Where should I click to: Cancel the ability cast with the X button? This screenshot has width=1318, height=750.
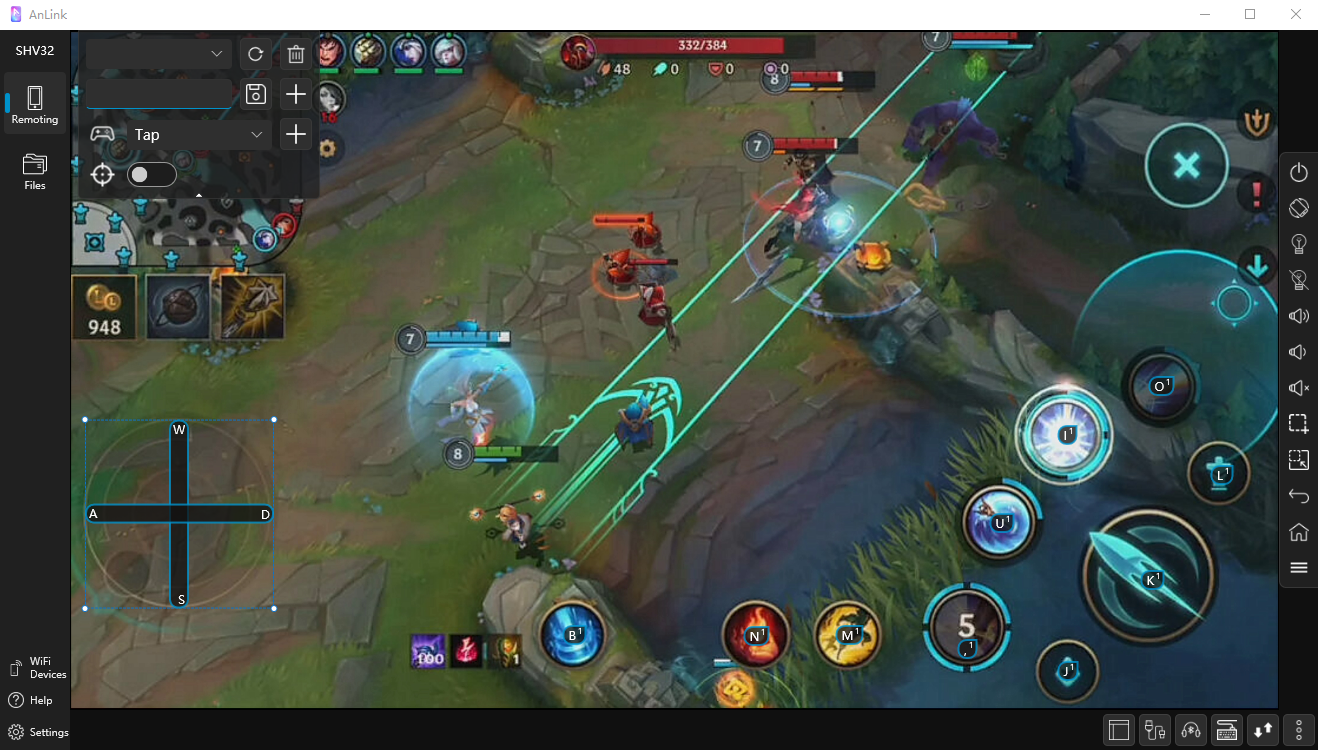1186,166
